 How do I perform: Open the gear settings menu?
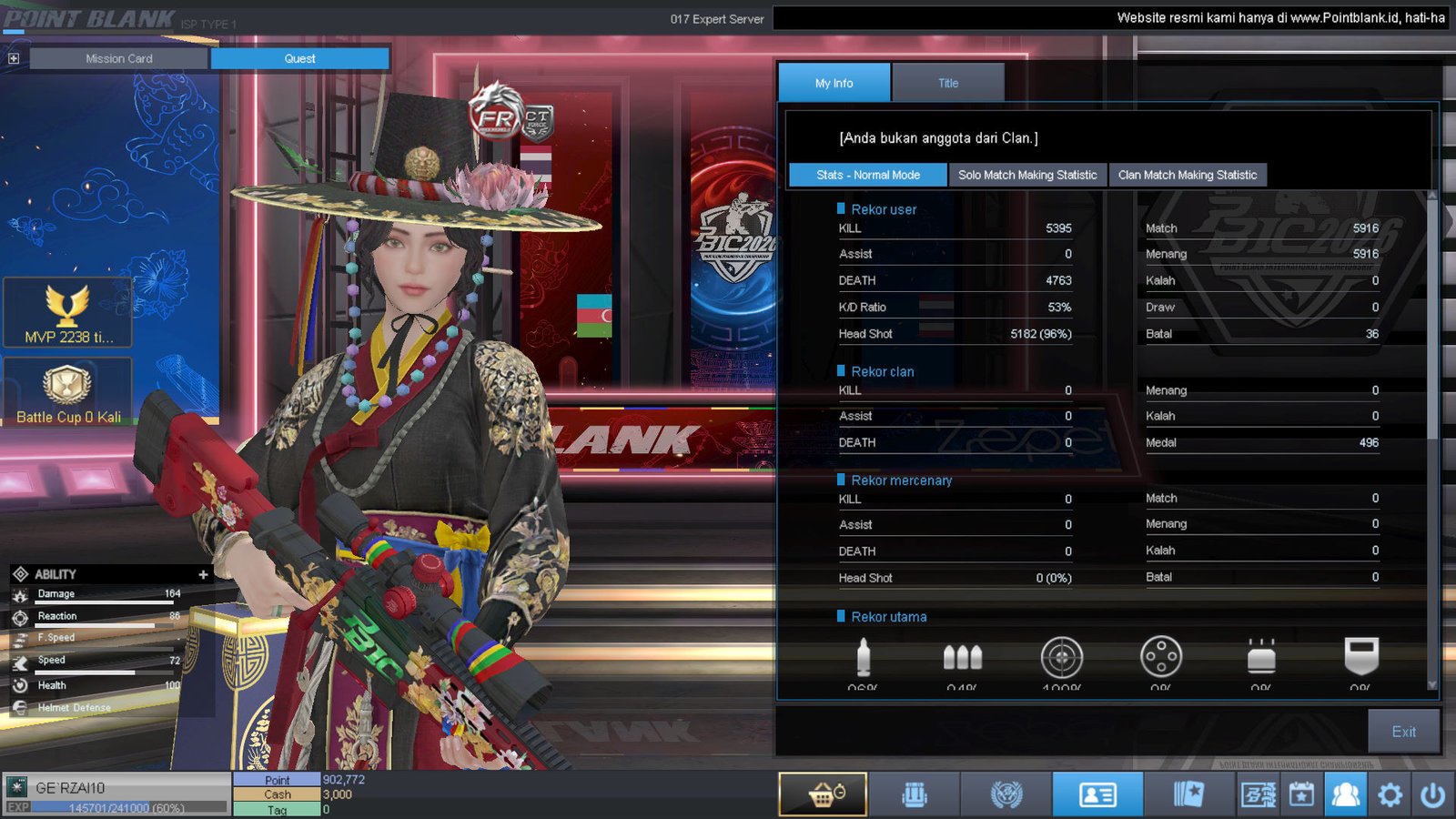(1390, 794)
